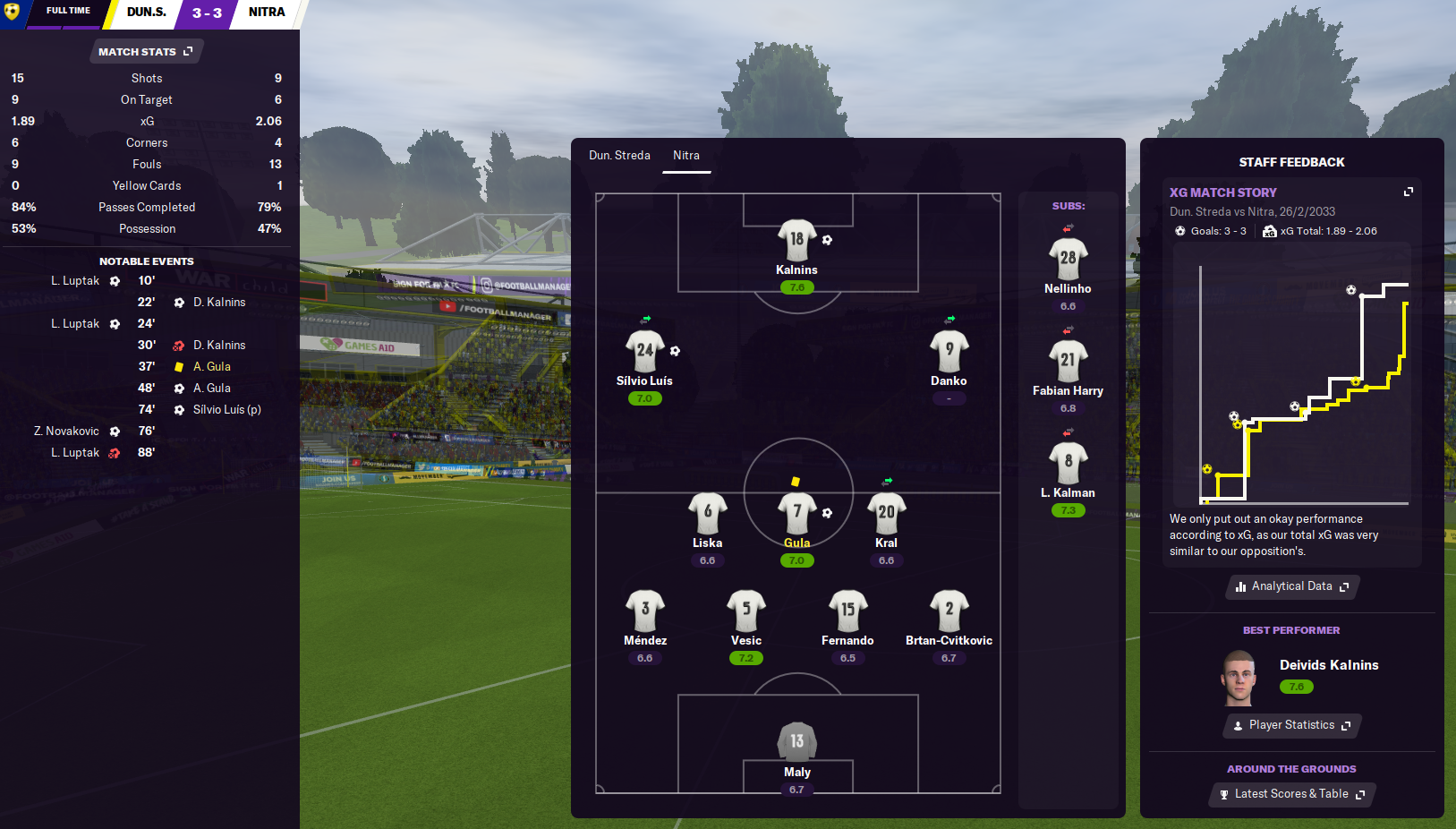Select striker Kalnins, shirt number 18
This screenshot has height=829, width=1456.
(796, 241)
